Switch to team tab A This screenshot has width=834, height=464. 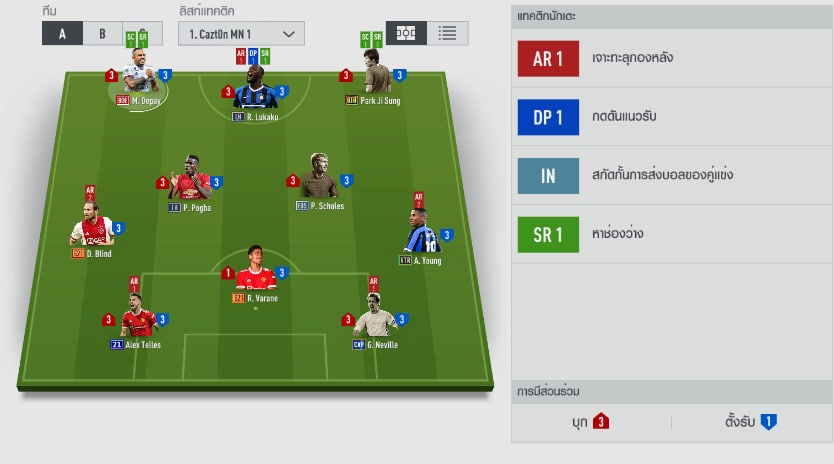pyautogui.click(x=63, y=33)
